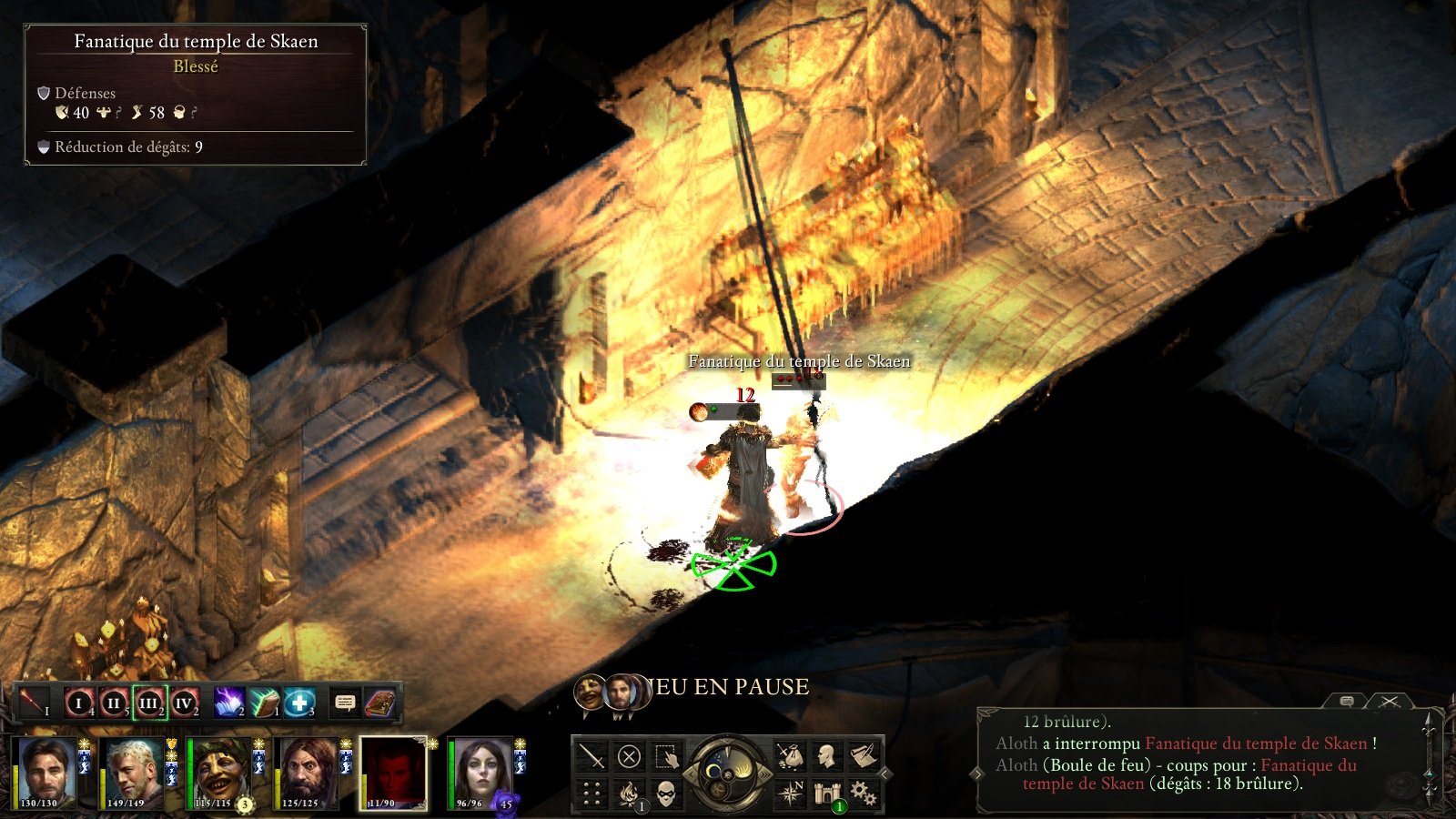Select the dark-haired woman's portrait
The width and height of the screenshot is (1456, 819).
tap(480, 773)
